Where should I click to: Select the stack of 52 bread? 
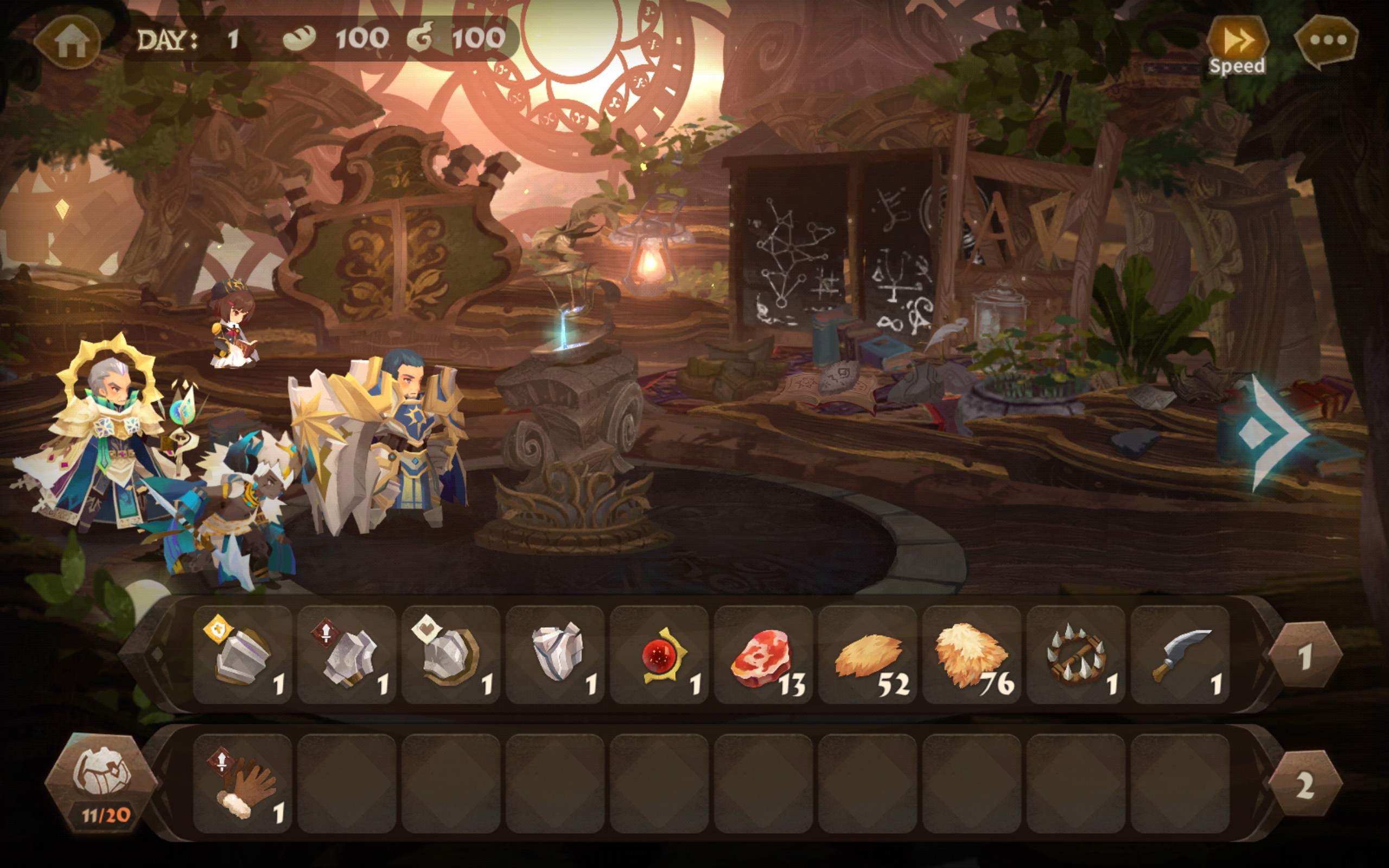point(867,654)
